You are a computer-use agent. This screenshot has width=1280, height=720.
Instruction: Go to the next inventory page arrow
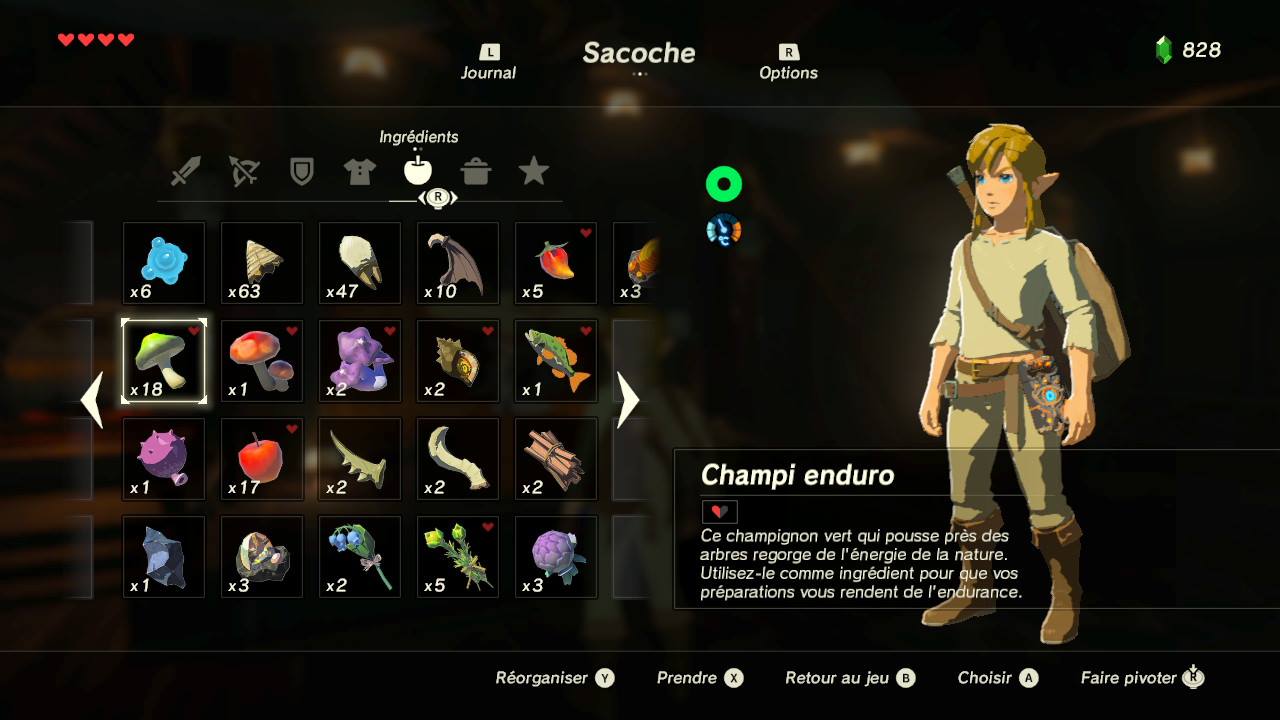[628, 400]
